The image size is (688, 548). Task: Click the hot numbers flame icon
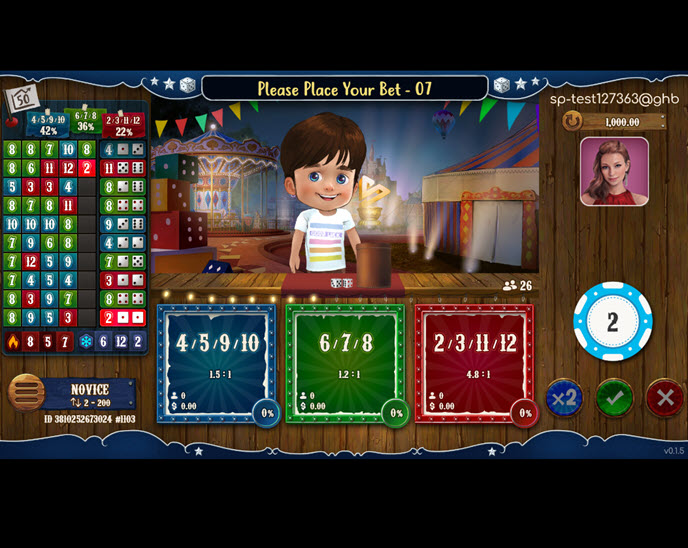click(x=13, y=342)
